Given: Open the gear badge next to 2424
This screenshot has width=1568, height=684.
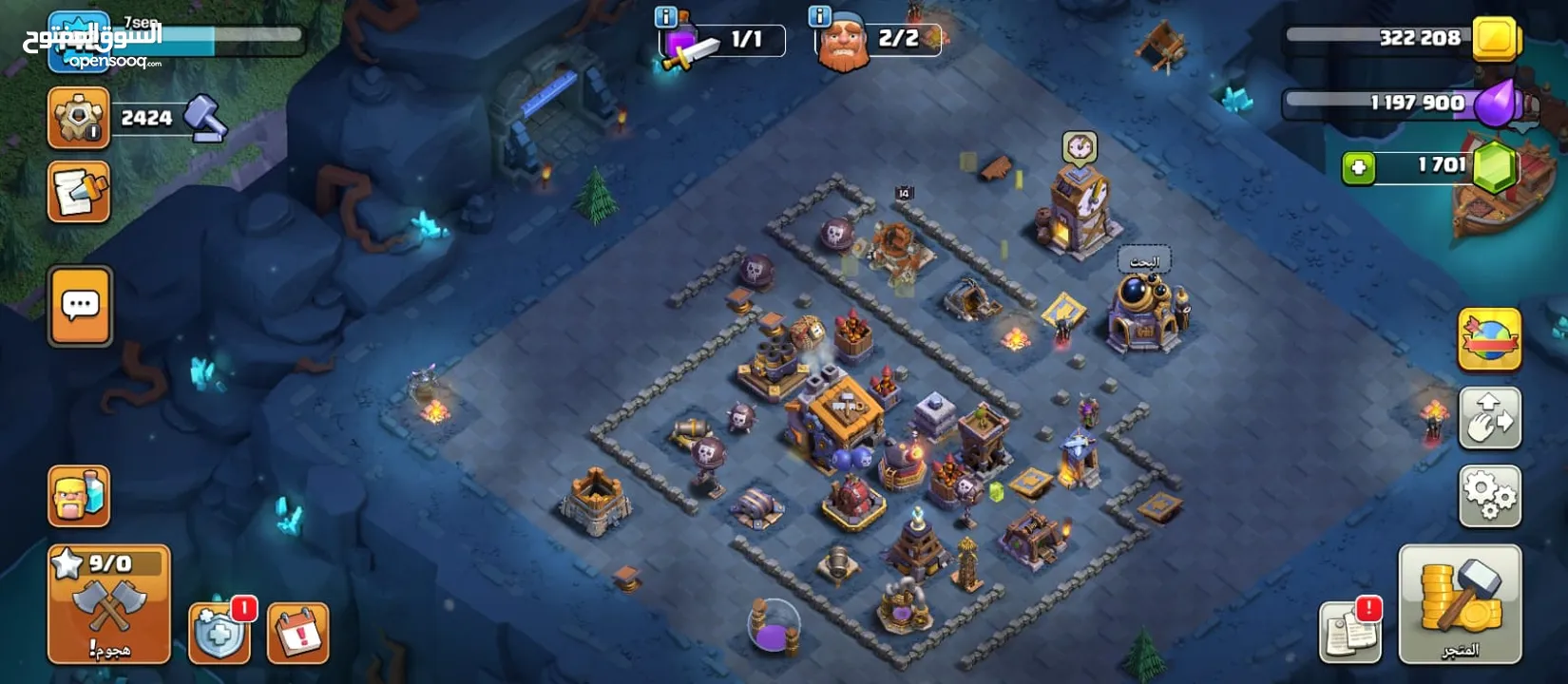Looking at the screenshot, I should 79,118.
